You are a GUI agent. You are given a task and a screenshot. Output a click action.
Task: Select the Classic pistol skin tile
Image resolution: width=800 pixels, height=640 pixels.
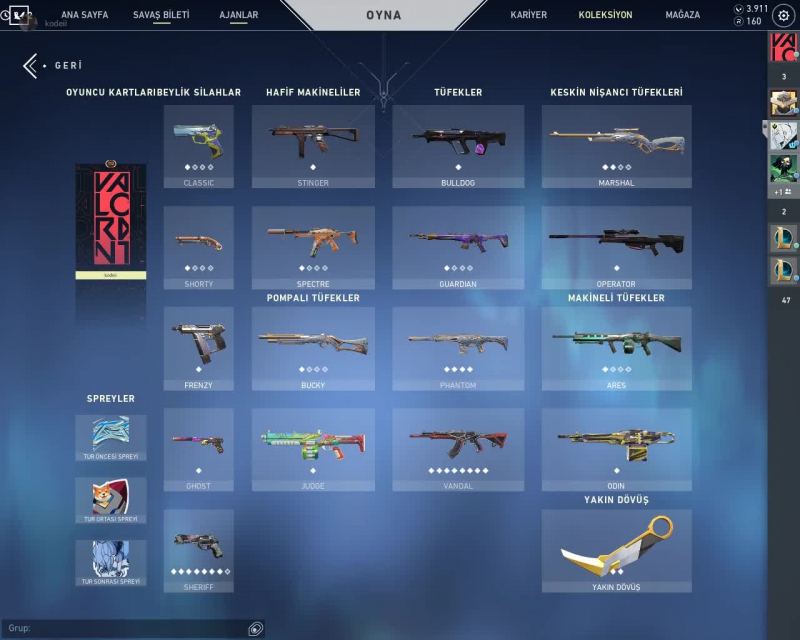198,146
